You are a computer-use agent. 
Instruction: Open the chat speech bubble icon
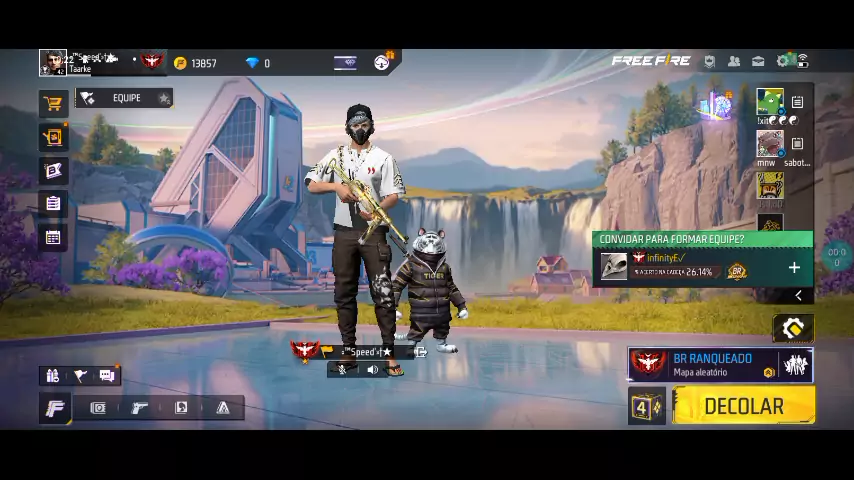click(x=107, y=376)
